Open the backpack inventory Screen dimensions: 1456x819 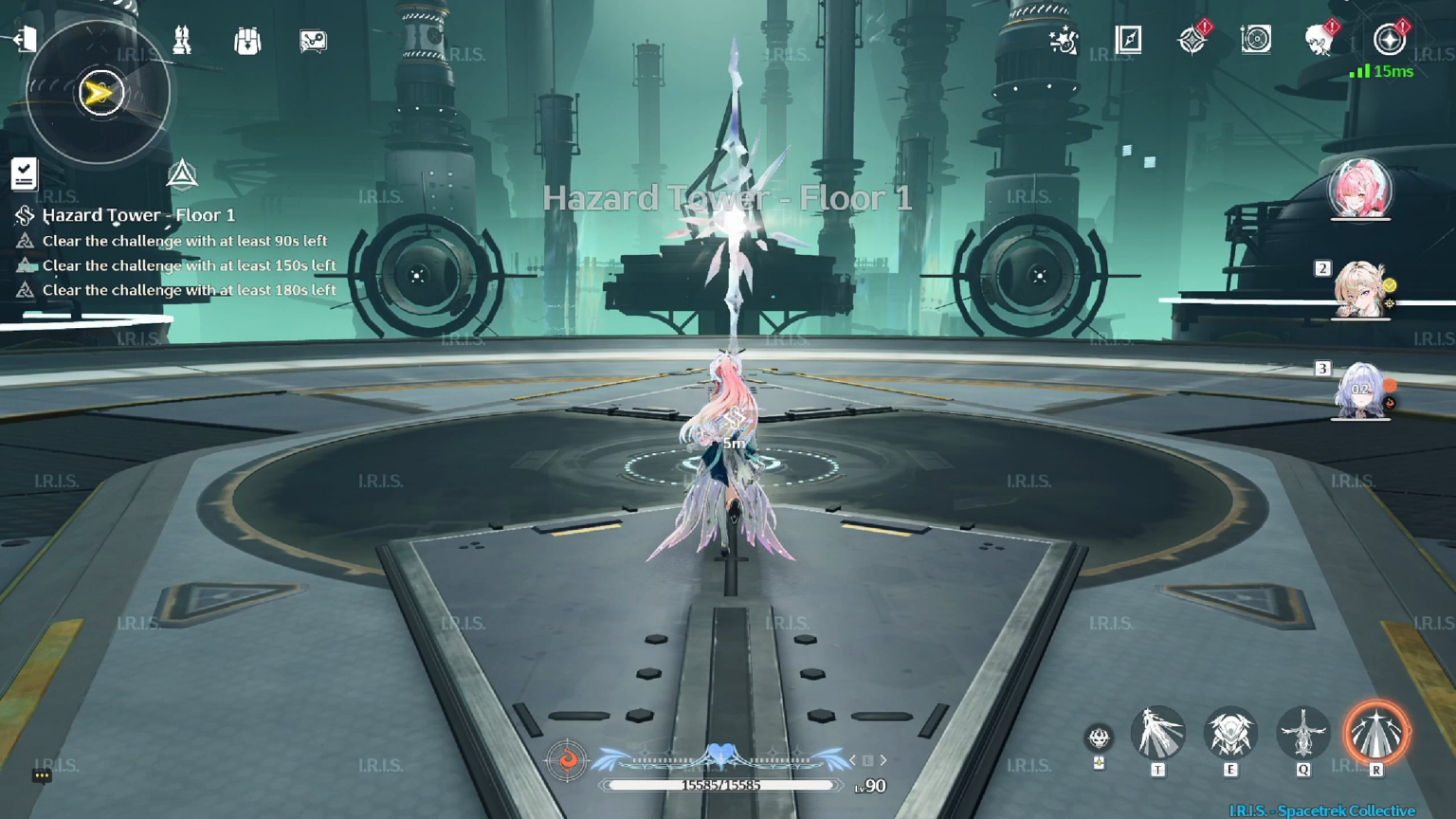tap(246, 42)
